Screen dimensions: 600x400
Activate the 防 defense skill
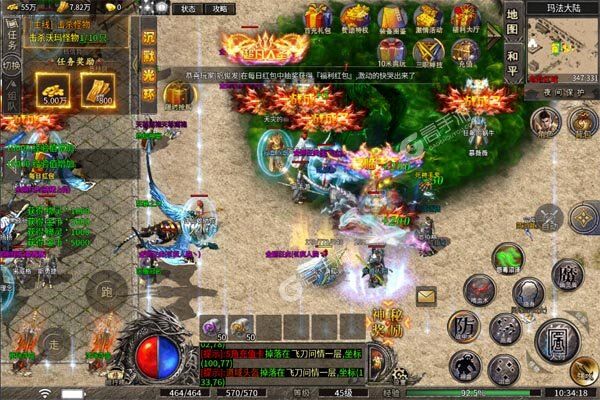464,326
